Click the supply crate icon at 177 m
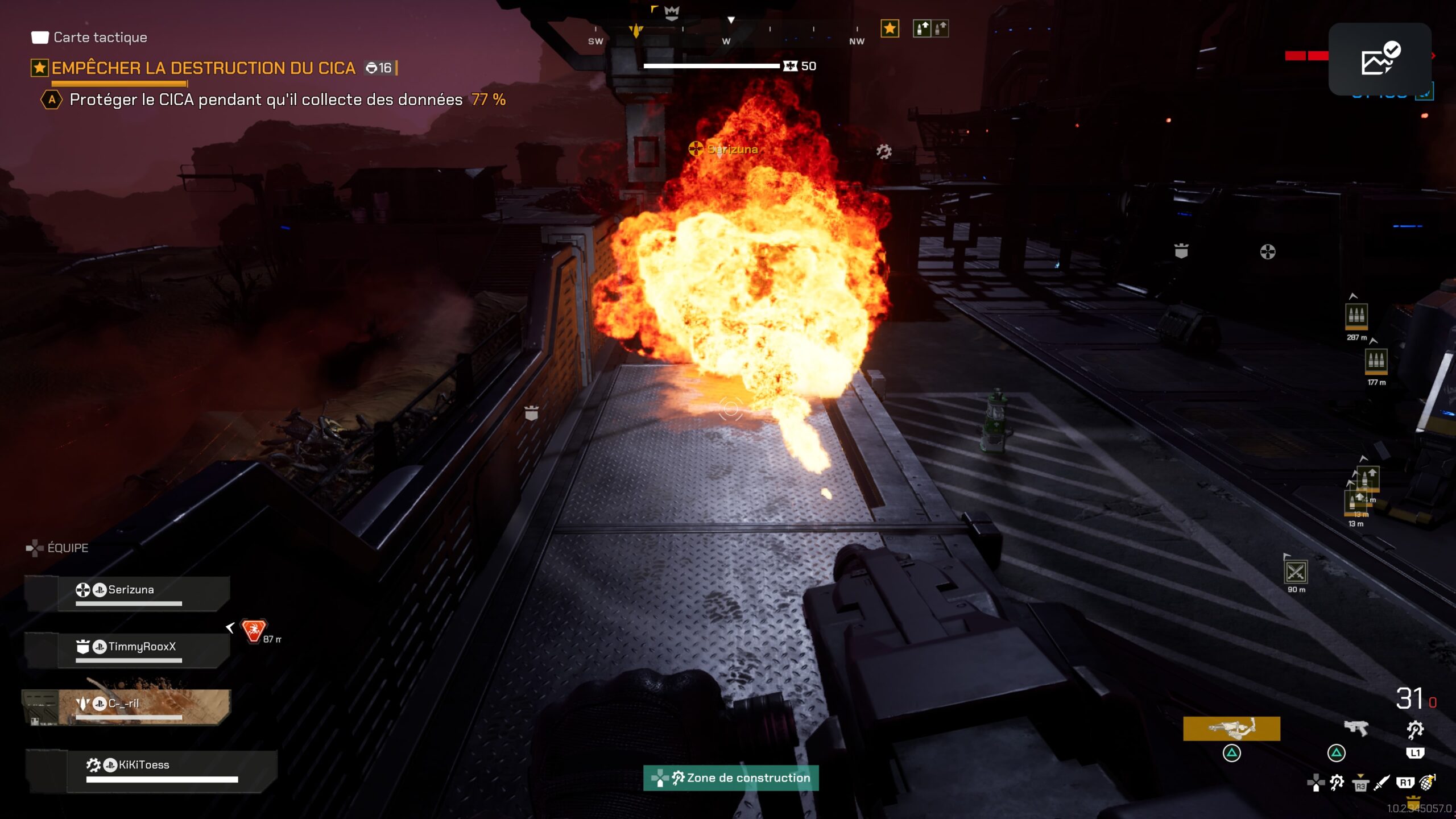This screenshot has height=819, width=1456. 1376,361
